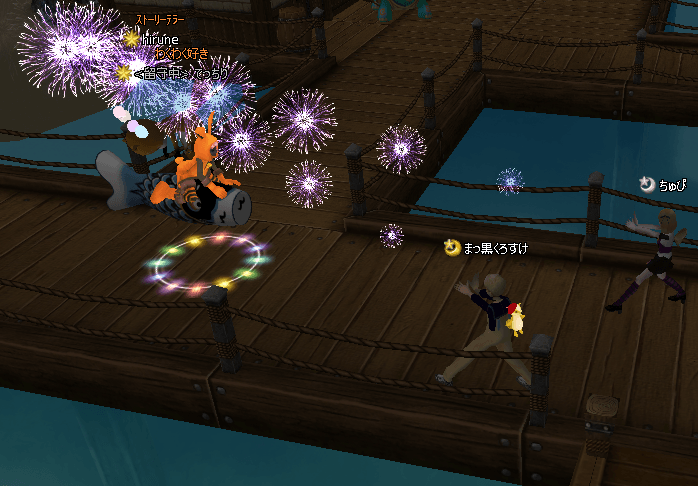
Task: Click the まっ黒くろすけ player name label
Action: click(x=494, y=247)
